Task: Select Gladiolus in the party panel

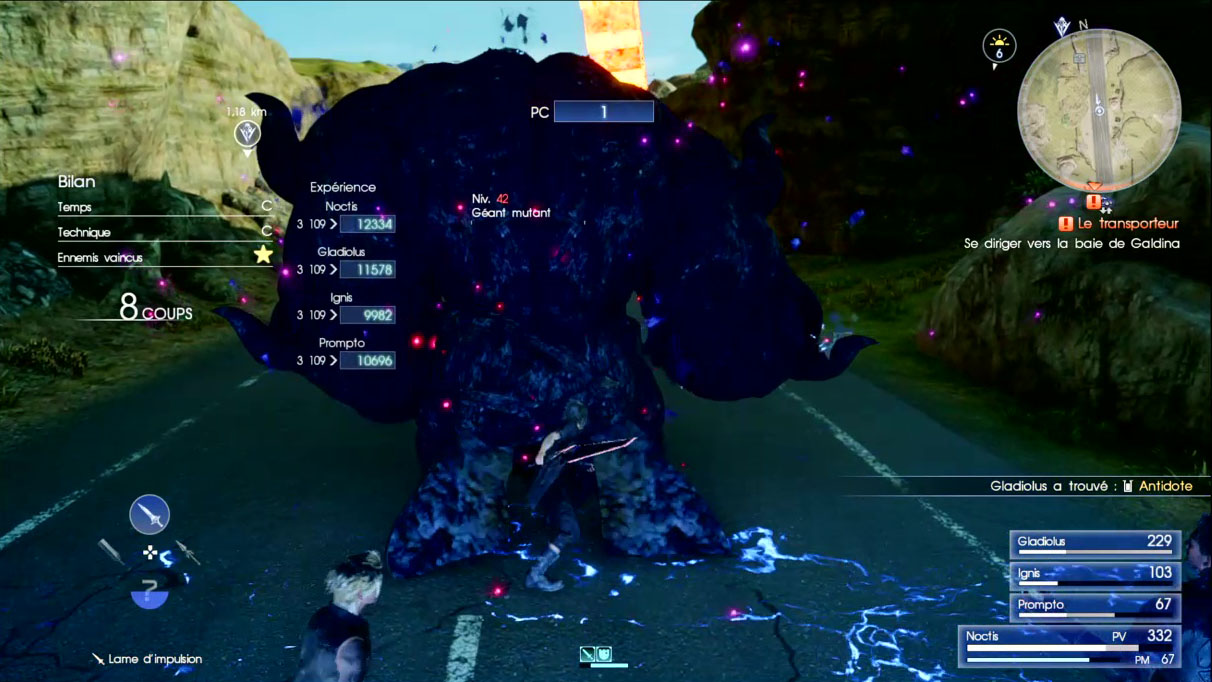Action: point(1095,544)
